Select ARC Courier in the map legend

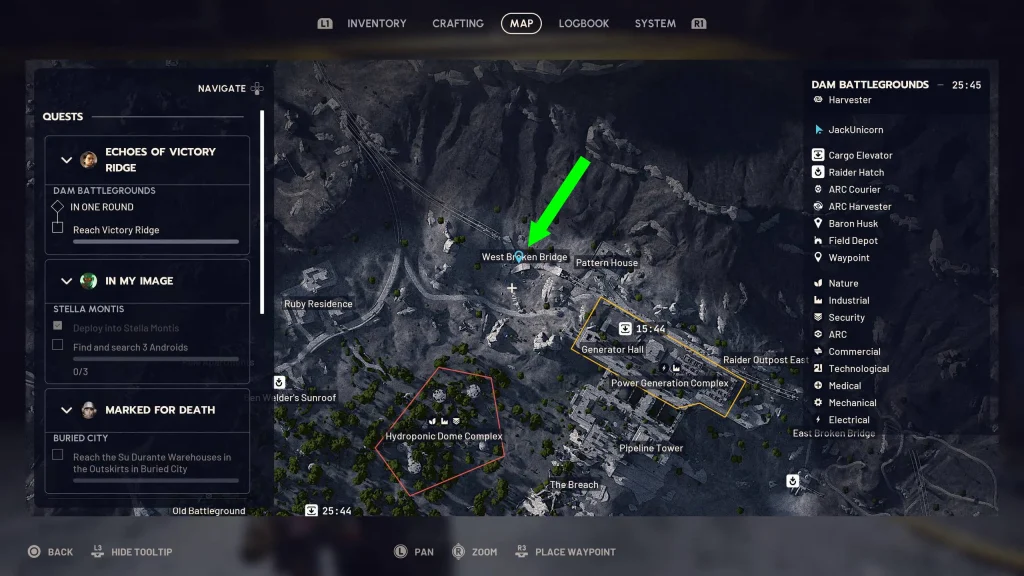[x=854, y=189]
